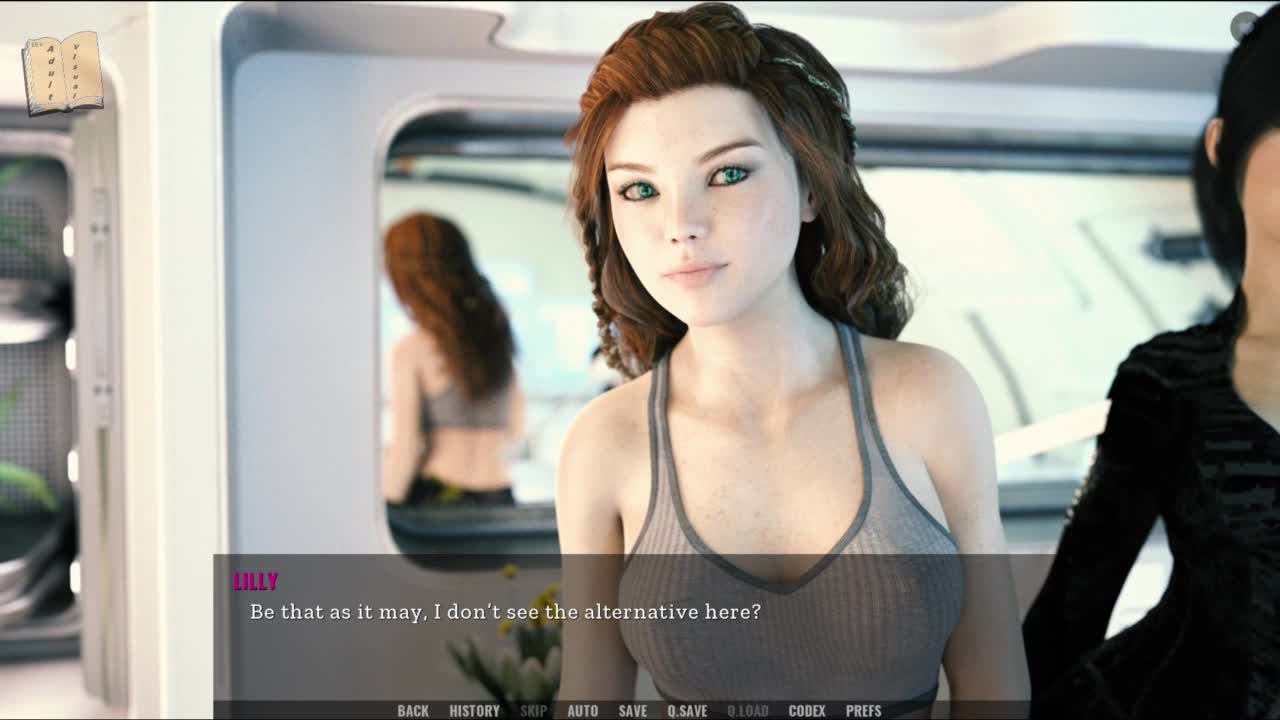Image resolution: width=1280 pixels, height=720 pixels.
Task: Open the PREFS settings menu
Action: 863,711
